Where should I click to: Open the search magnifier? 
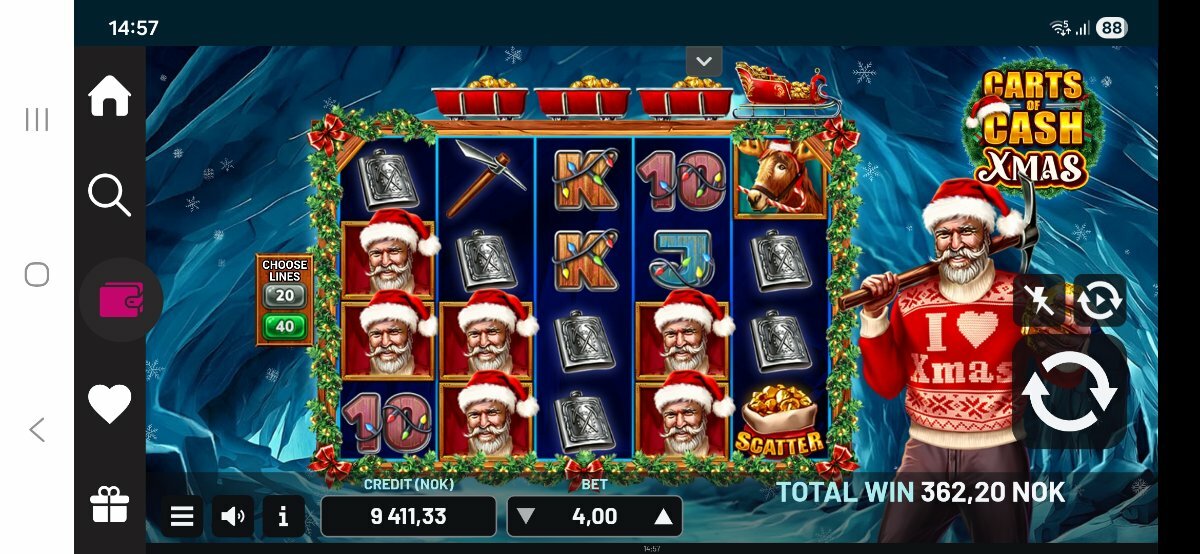(110, 194)
